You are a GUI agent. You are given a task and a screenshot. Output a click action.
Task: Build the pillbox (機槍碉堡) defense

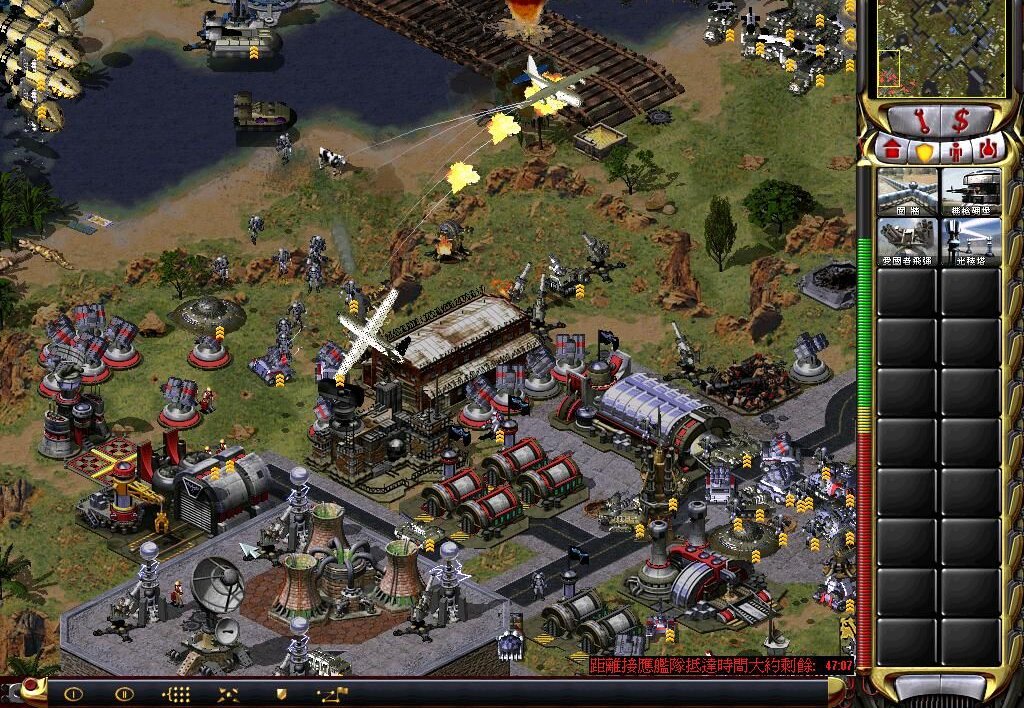[x=970, y=192]
